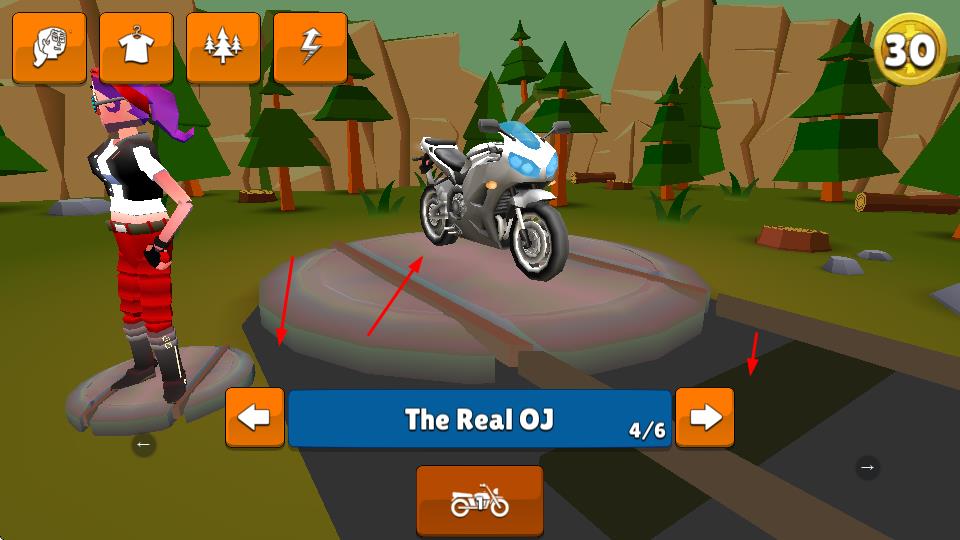Image resolution: width=960 pixels, height=540 pixels.
Task: Open the character face customization tab
Action: click(x=49, y=48)
